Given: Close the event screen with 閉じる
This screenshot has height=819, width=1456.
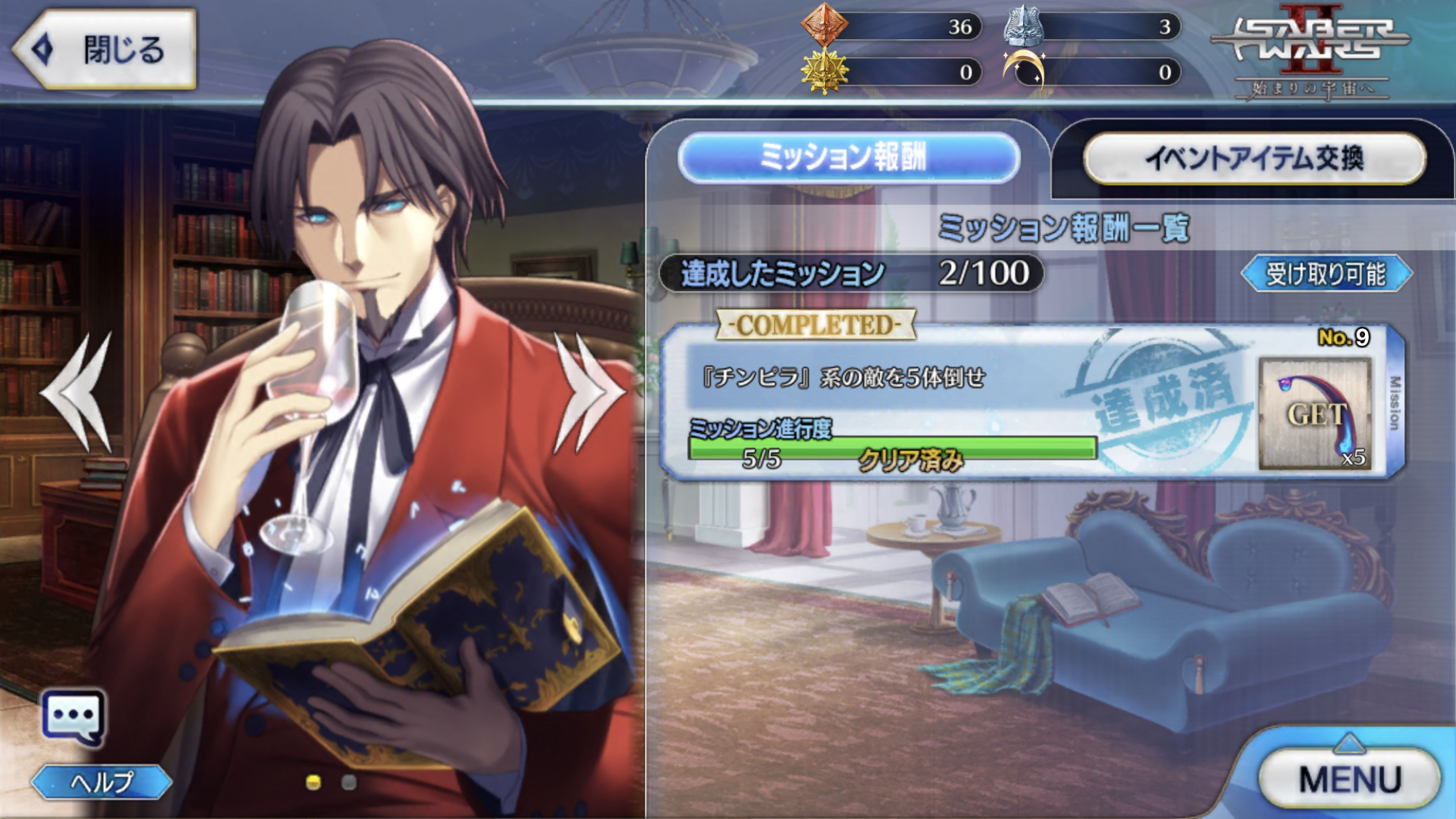Looking at the screenshot, I should (106, 50).
